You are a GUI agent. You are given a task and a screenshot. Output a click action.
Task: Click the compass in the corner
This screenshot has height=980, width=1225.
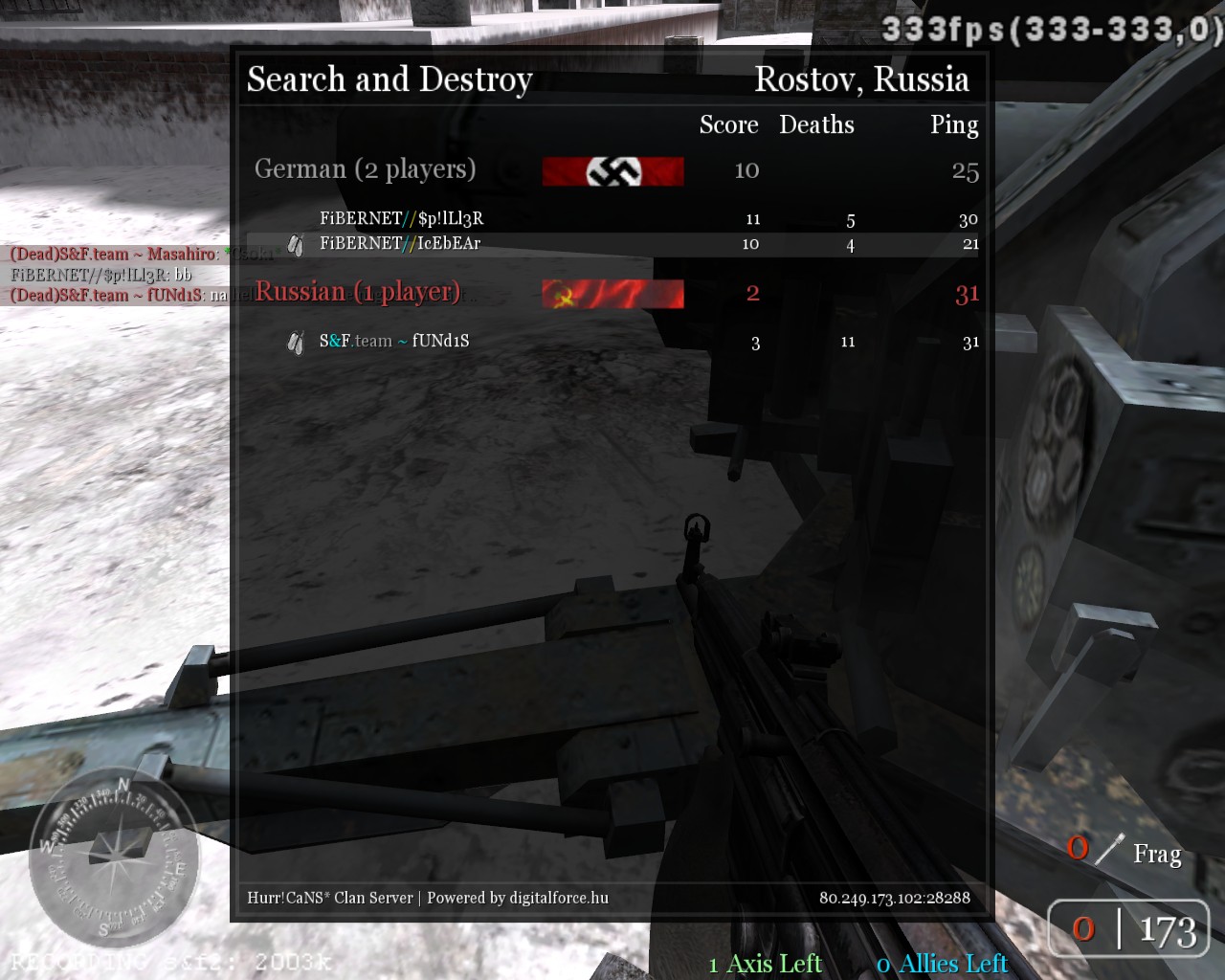tap(116, 855)
